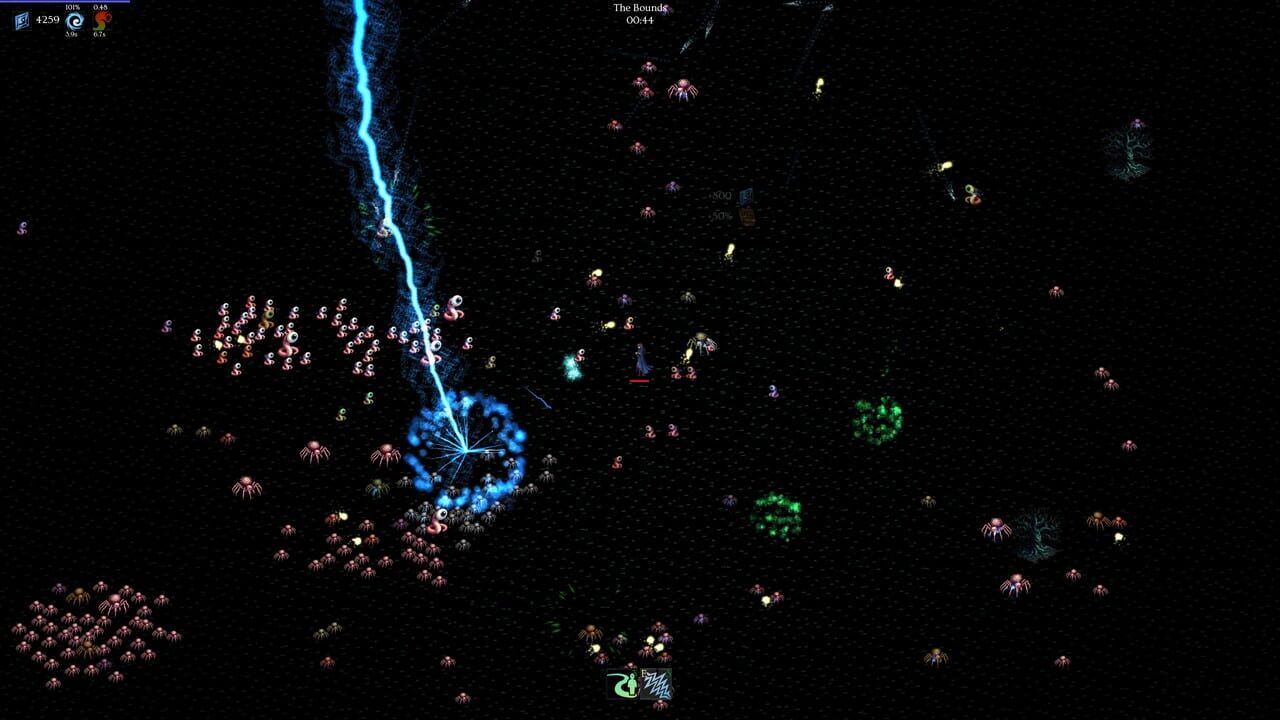
Task: Select the blue card icon in the top-left HUD
Action: tap(20, 19)
